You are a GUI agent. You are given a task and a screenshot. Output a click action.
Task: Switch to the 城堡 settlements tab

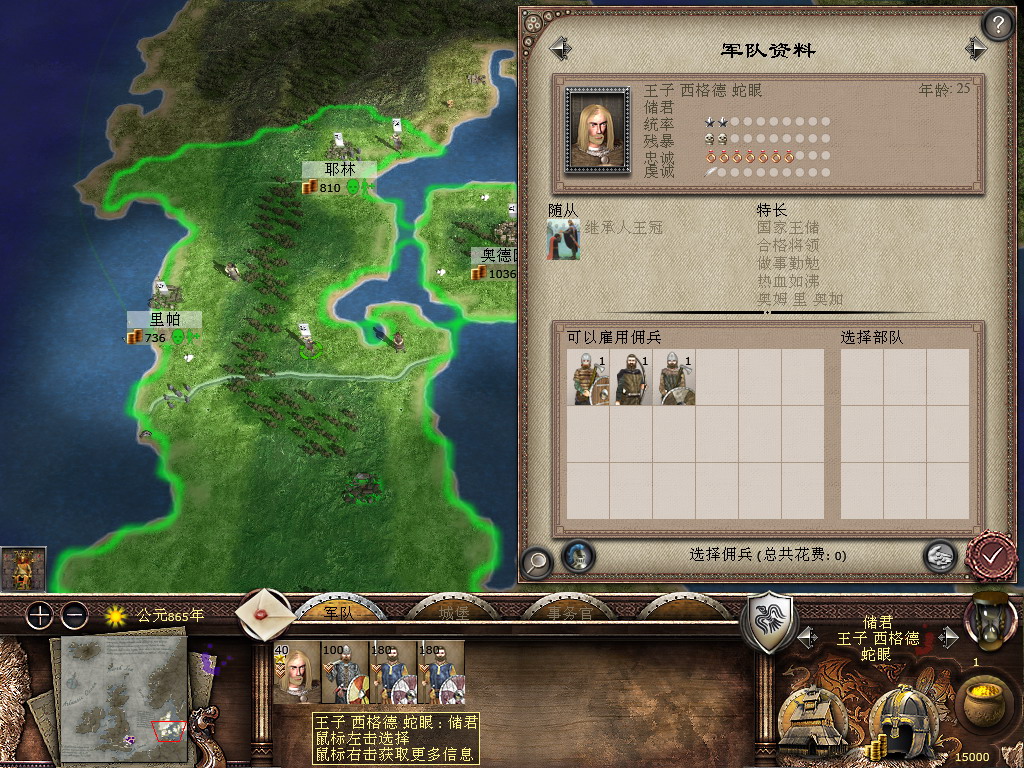[x=453, y=612]
